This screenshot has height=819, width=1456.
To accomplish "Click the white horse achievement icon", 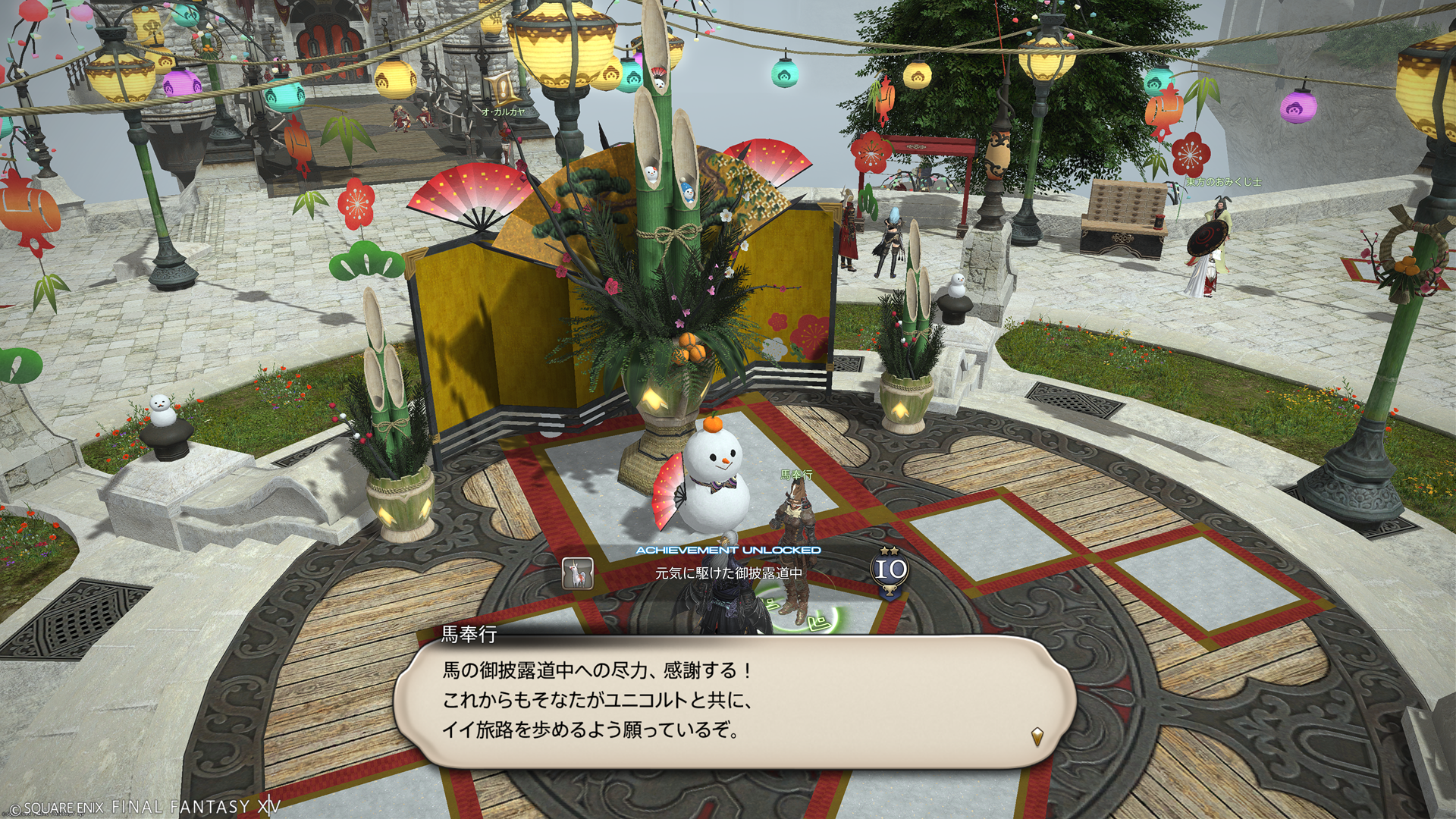I will pos(577,573).
